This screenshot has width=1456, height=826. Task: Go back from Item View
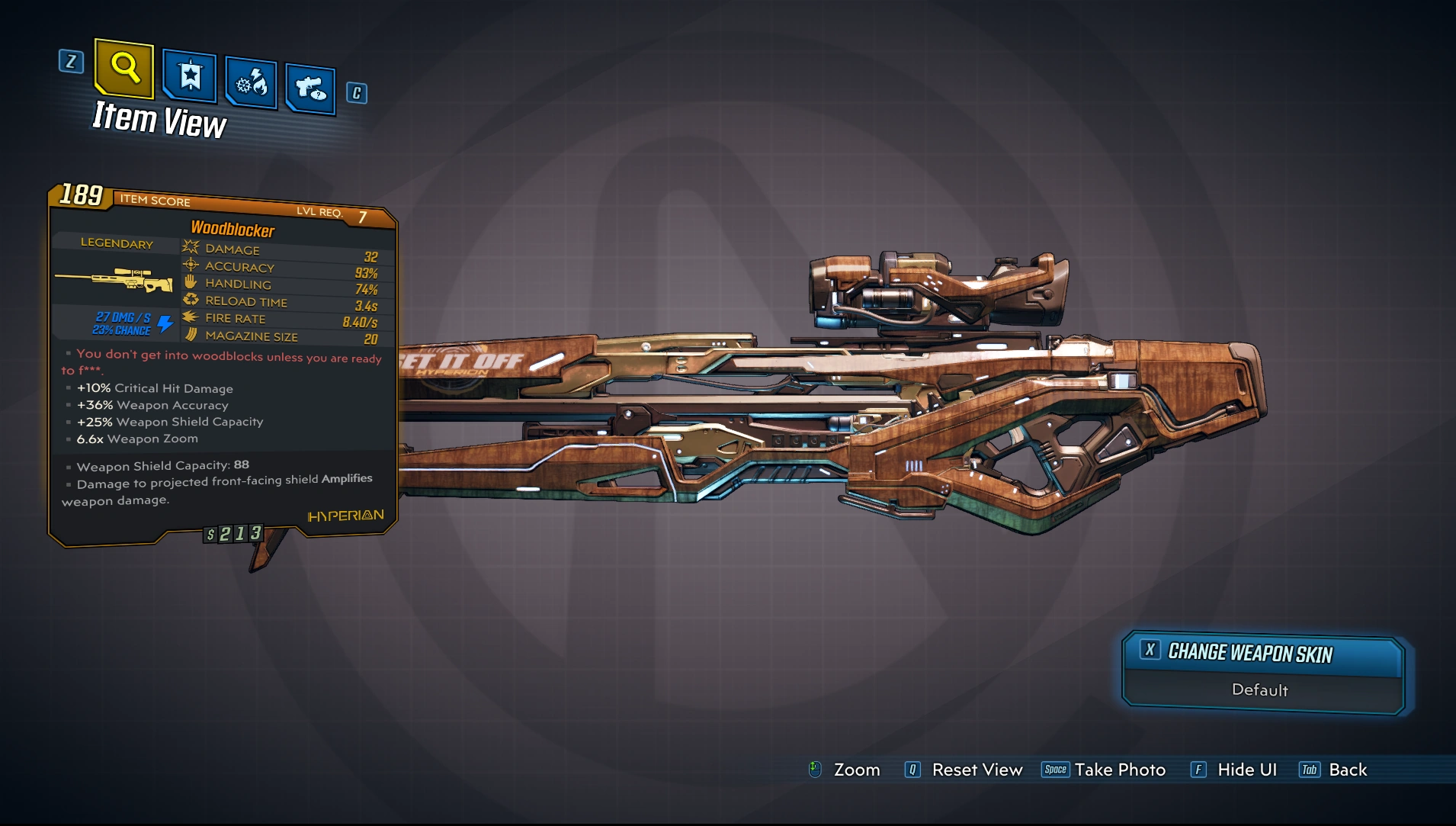[x=1334, y=770]
